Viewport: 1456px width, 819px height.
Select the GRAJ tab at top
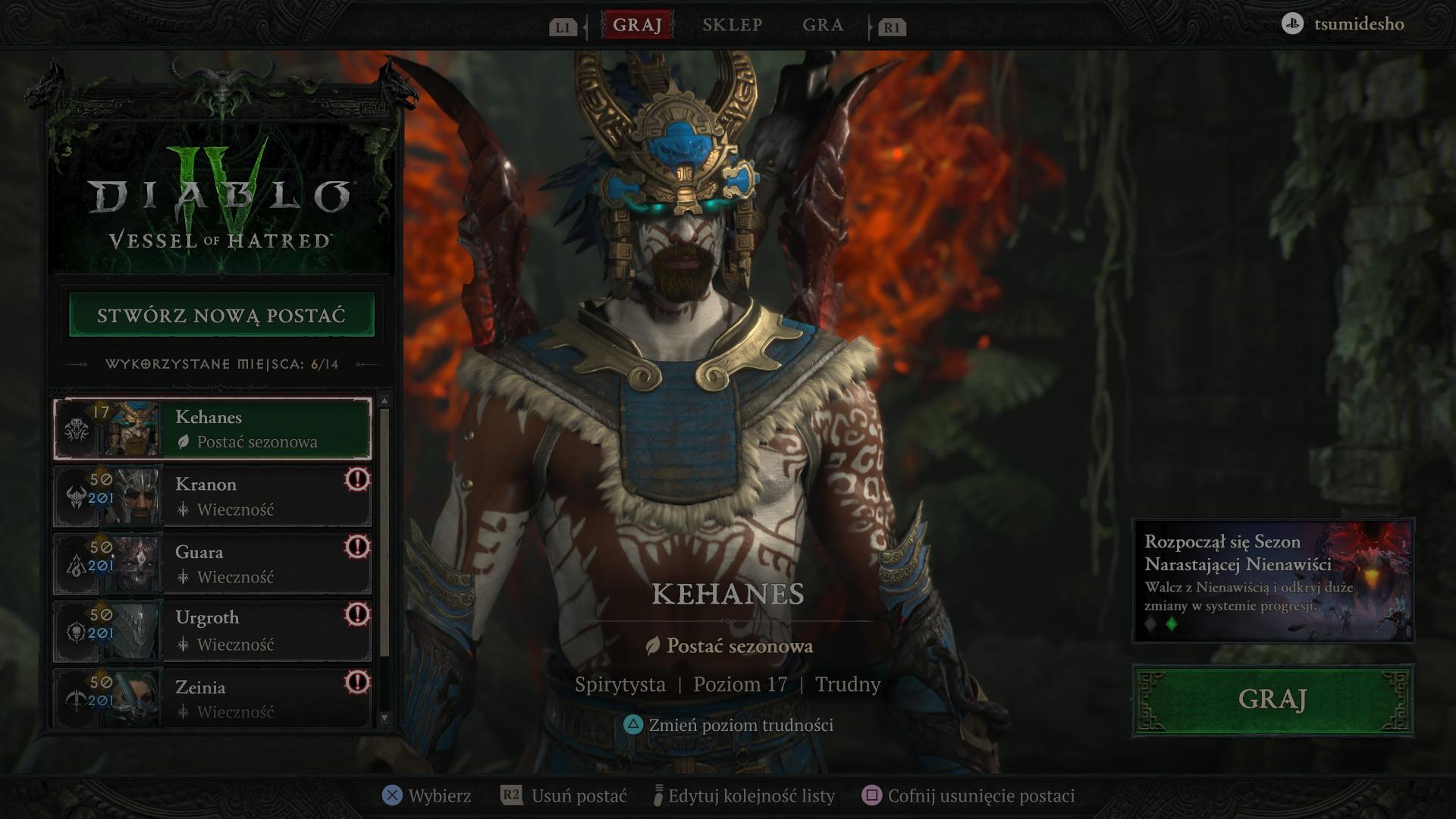point(637,25)
